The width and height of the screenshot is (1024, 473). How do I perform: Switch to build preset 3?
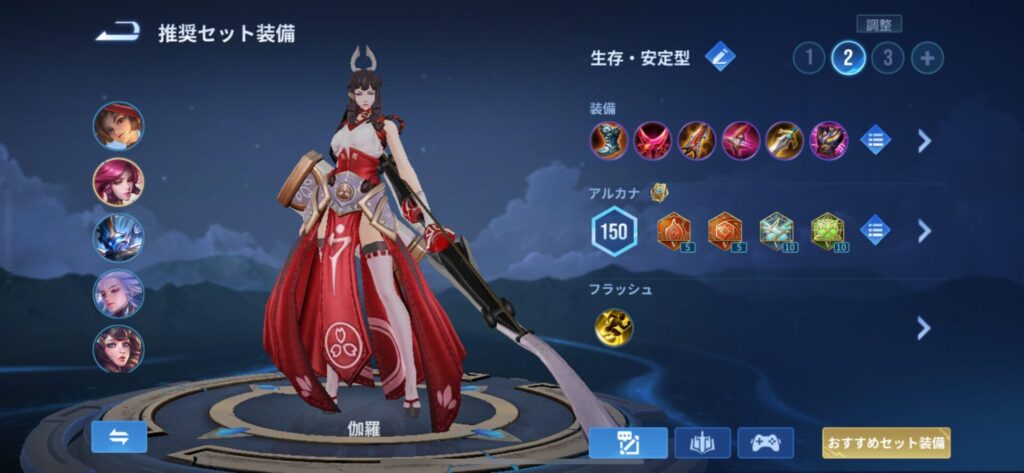[x=887, y=58]
